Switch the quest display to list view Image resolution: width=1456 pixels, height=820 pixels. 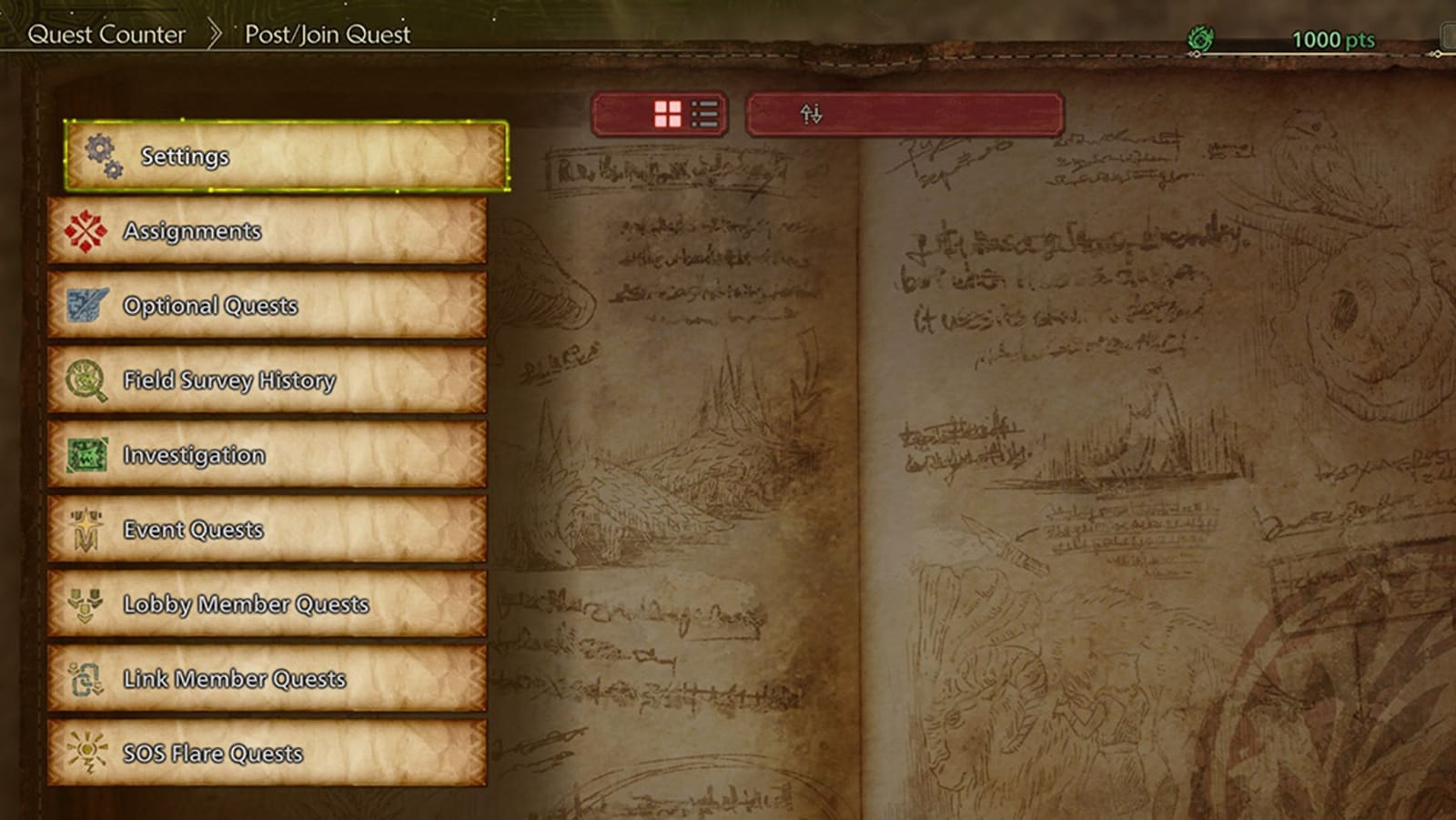[x=703, y=113]
